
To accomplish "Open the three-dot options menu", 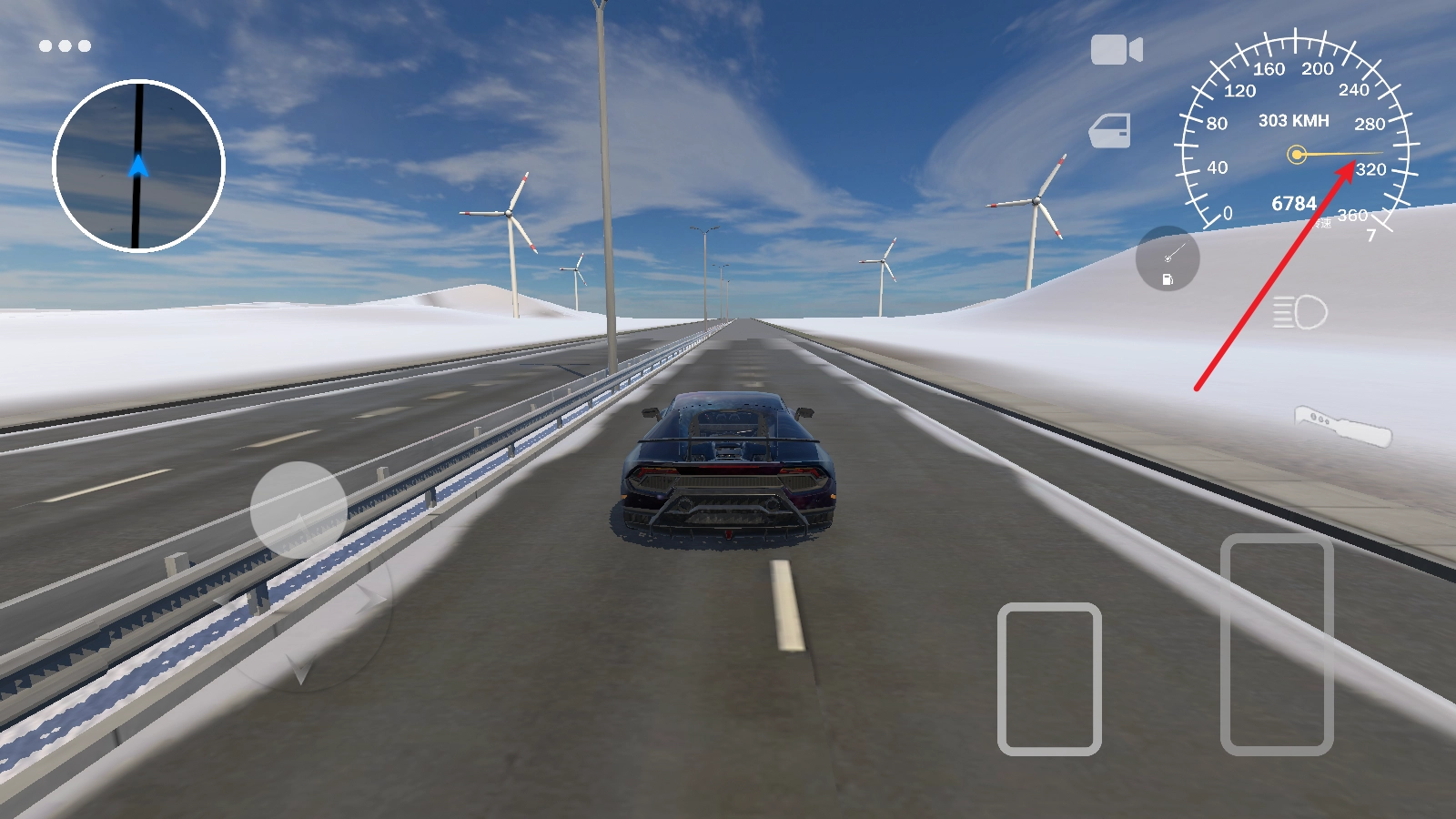I will 65,45.
